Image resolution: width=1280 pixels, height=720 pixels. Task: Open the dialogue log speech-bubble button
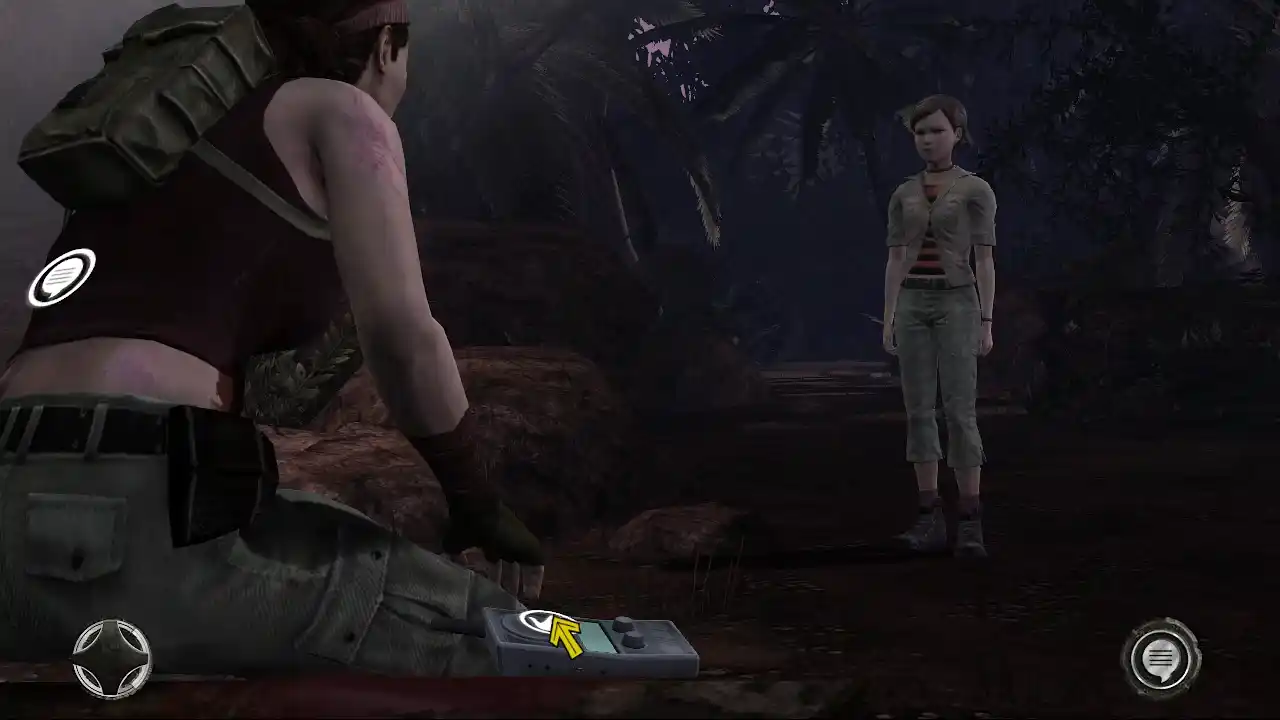pyautogui.click(x=1160, y=658)
